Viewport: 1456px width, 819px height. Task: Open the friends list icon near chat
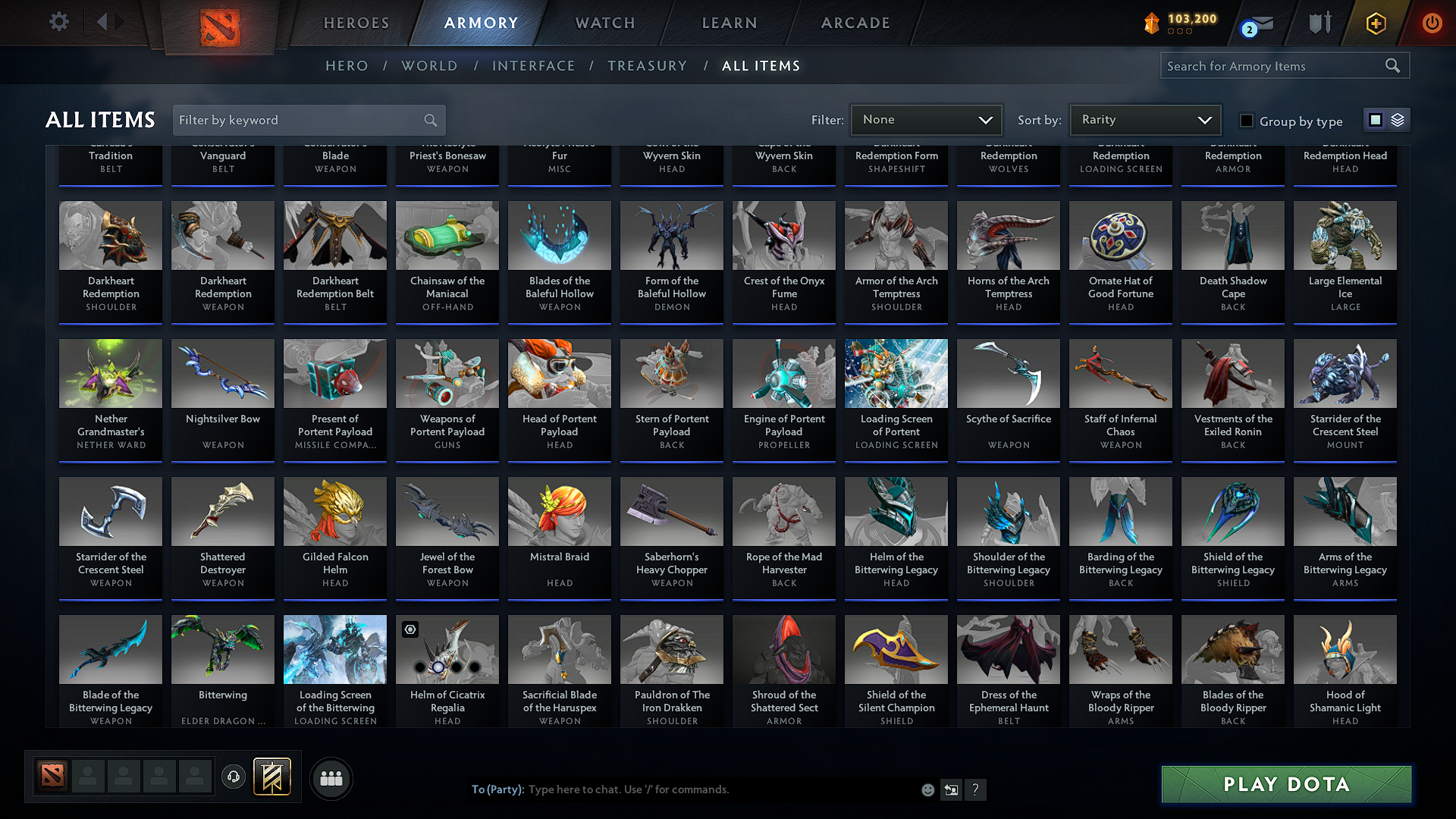pyautogui.click(x=331, y=778)
